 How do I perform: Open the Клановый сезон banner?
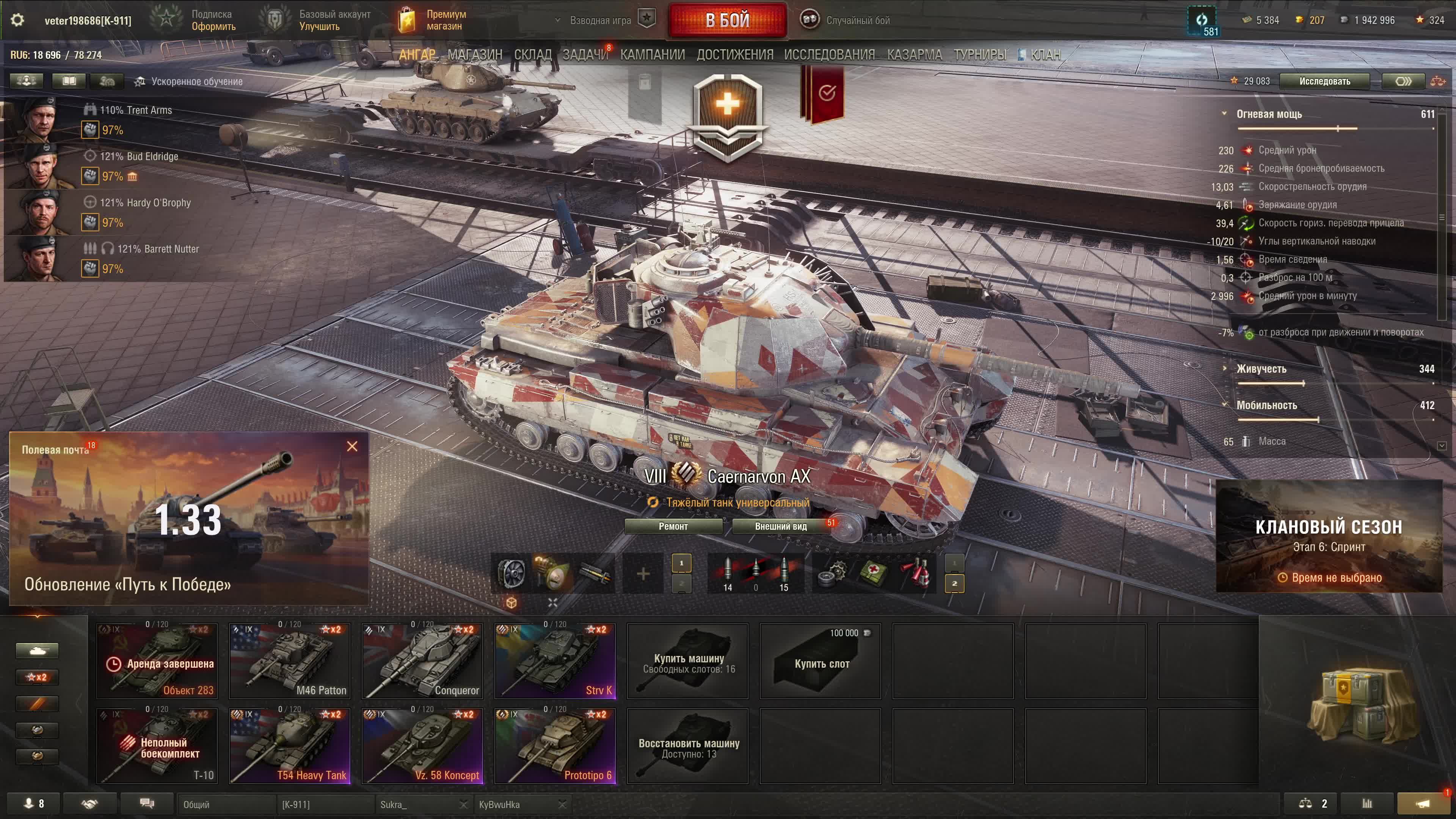coord(1328,536)
